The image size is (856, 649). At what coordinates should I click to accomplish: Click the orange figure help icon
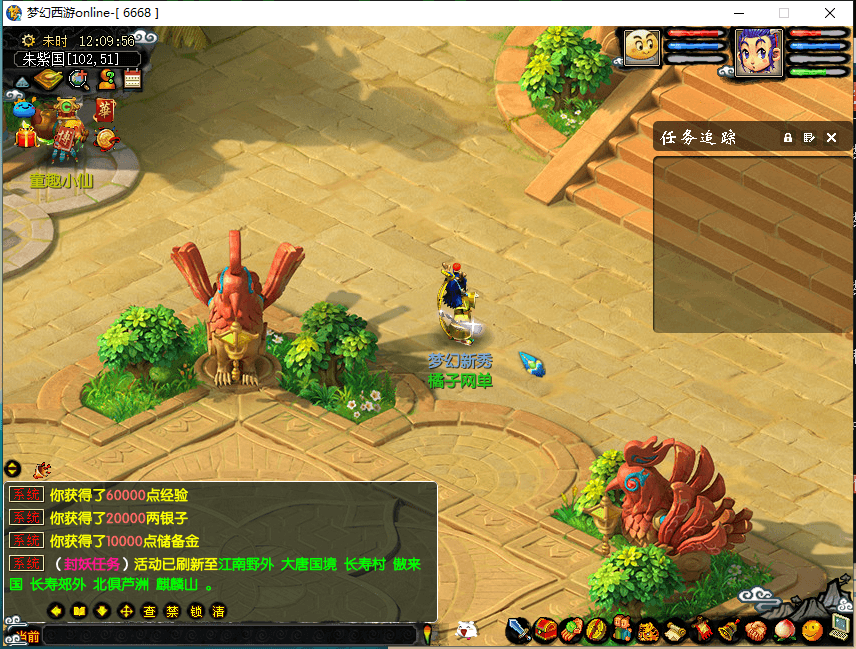(x=106, y=80)
